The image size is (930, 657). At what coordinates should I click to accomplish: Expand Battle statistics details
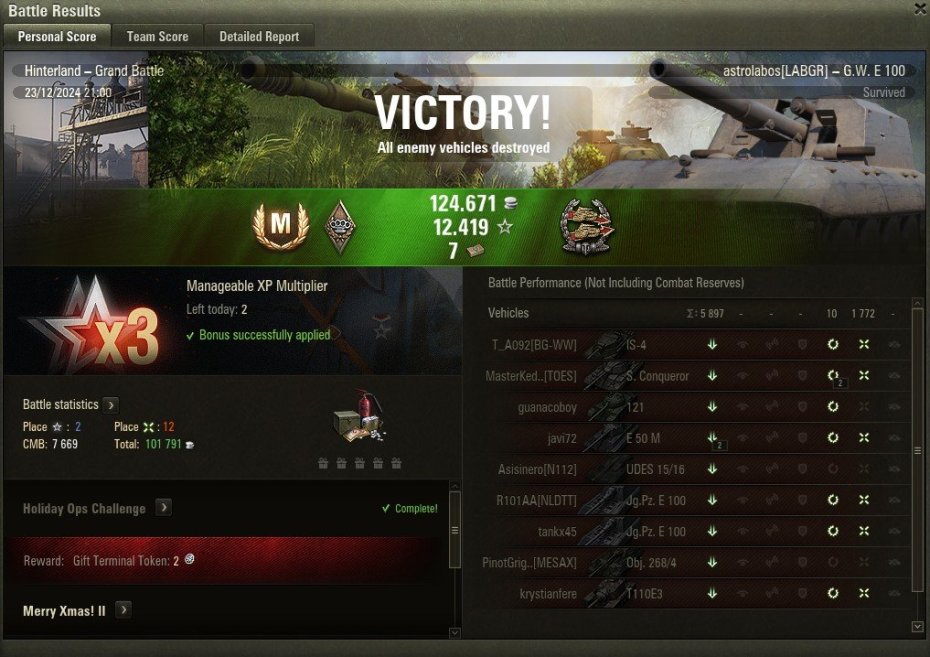coord(111,405)
